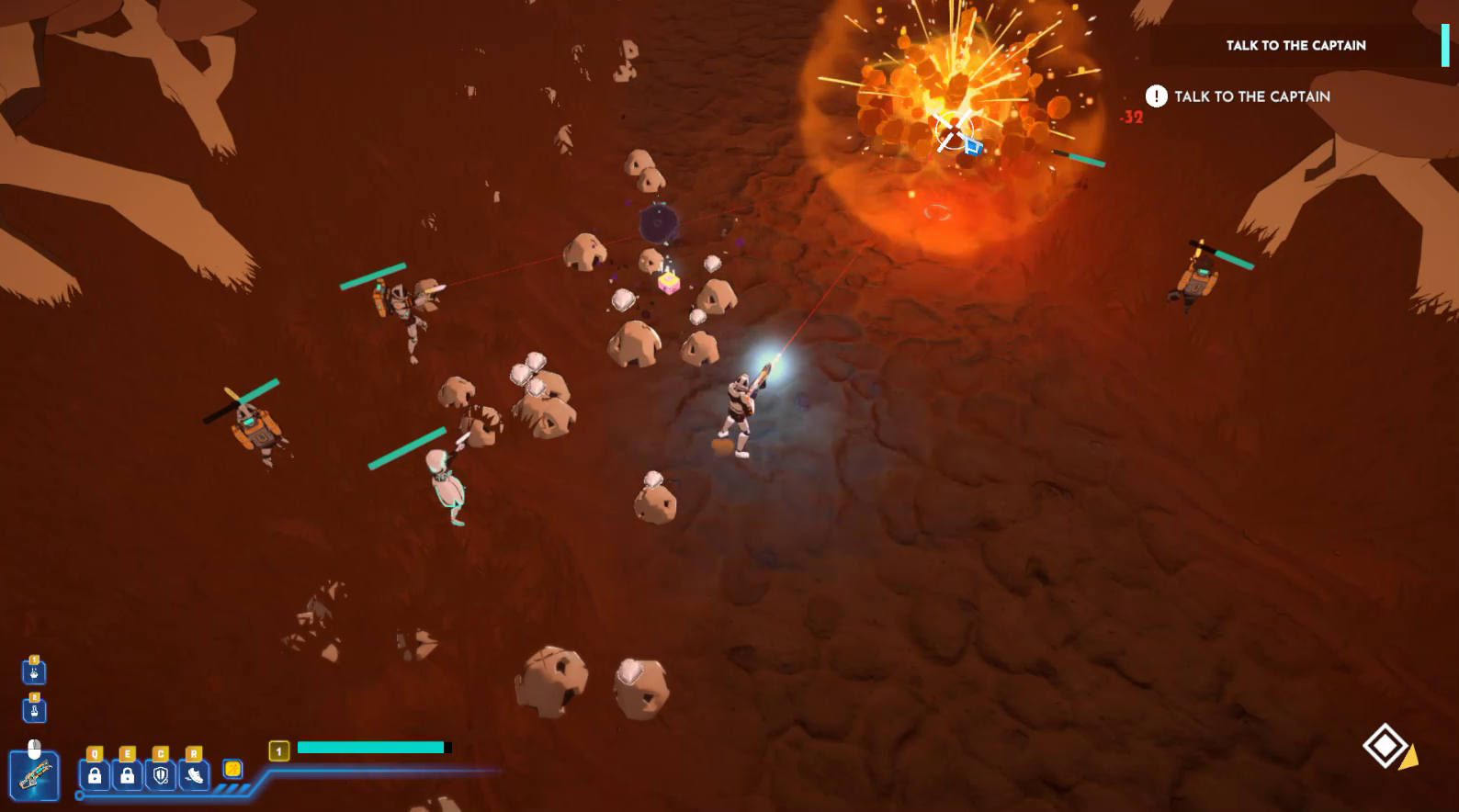The height and width of the screenshot is (812, 1459).
Task: Trigger the dash ability on the R slot
Action: point(194,776)
